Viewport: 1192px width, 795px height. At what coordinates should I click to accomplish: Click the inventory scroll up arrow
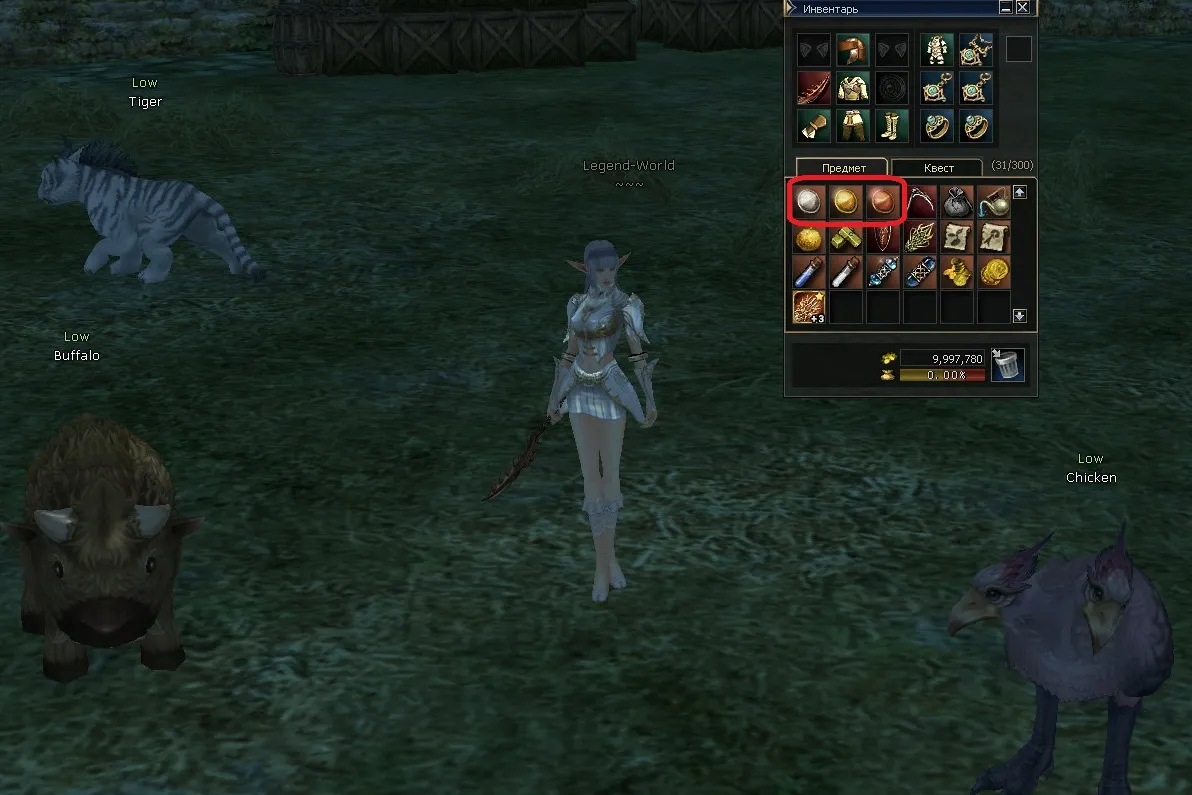point(1019,192)
